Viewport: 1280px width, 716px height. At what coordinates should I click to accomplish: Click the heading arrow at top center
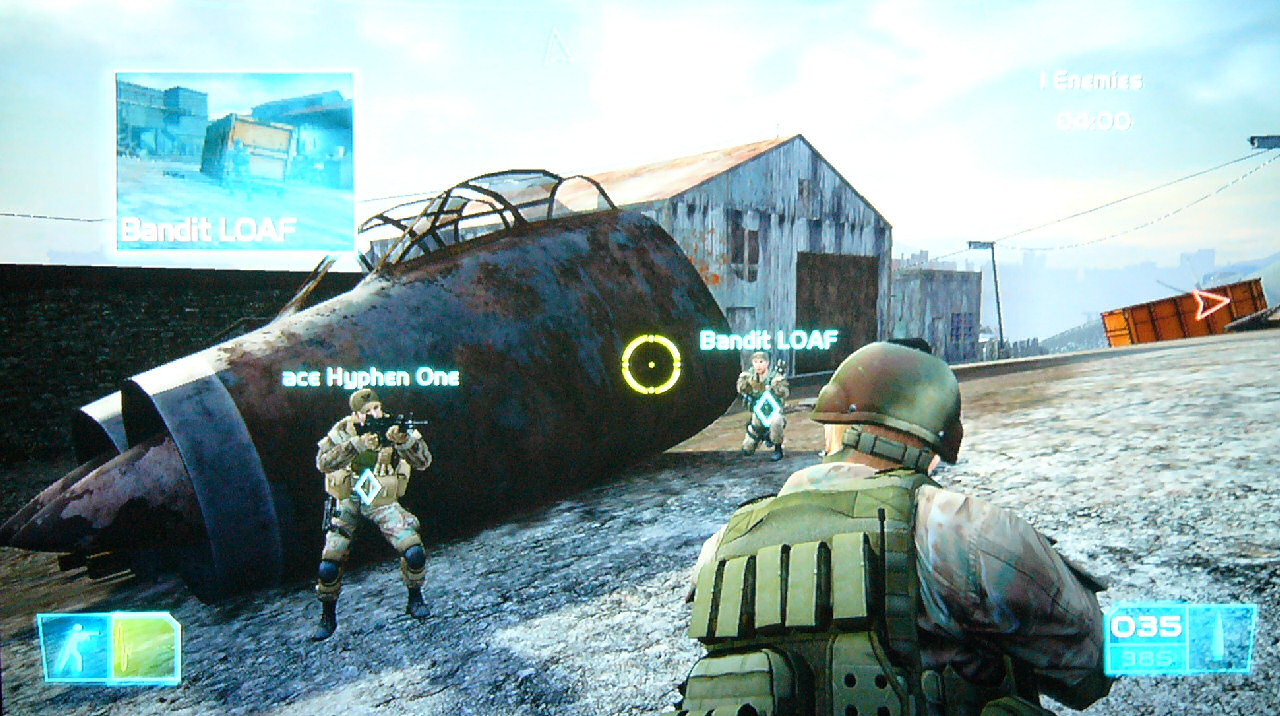pos(556,46)
